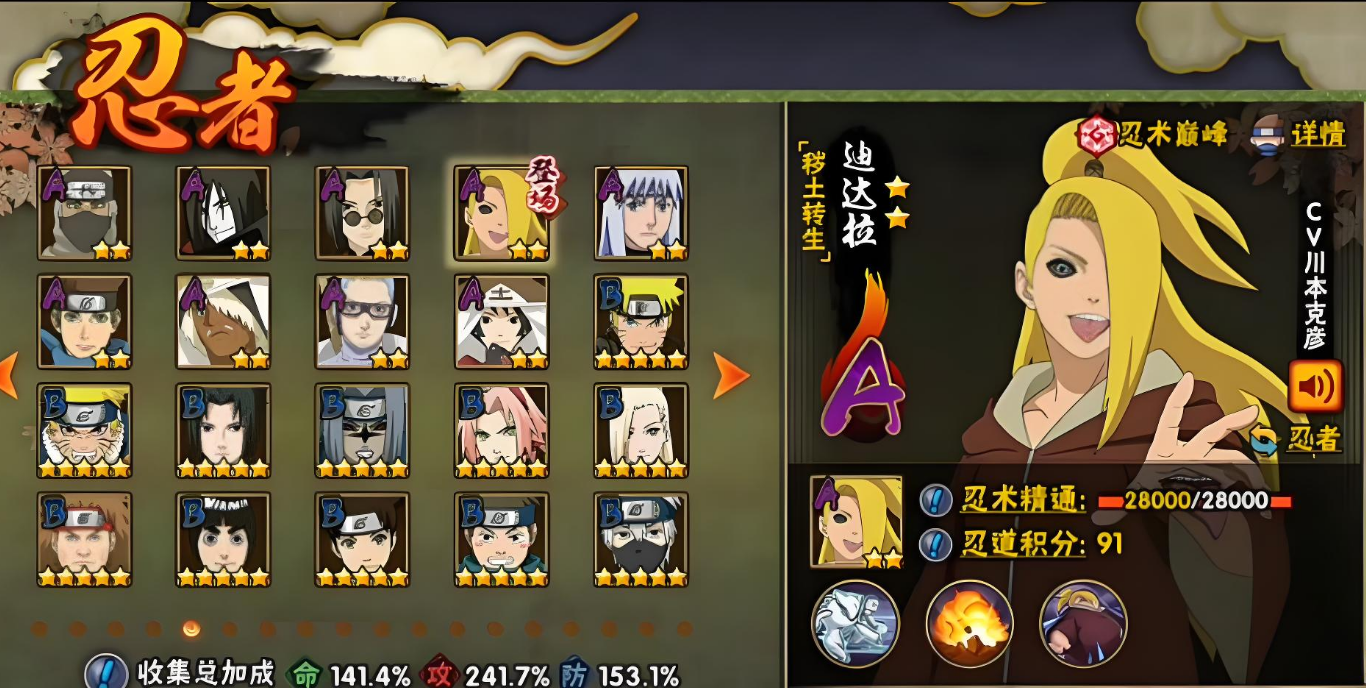Viewport: 1366px width, 688px height.
Task: Pick the blonde Ino portrait
Action: pos(640,431)
